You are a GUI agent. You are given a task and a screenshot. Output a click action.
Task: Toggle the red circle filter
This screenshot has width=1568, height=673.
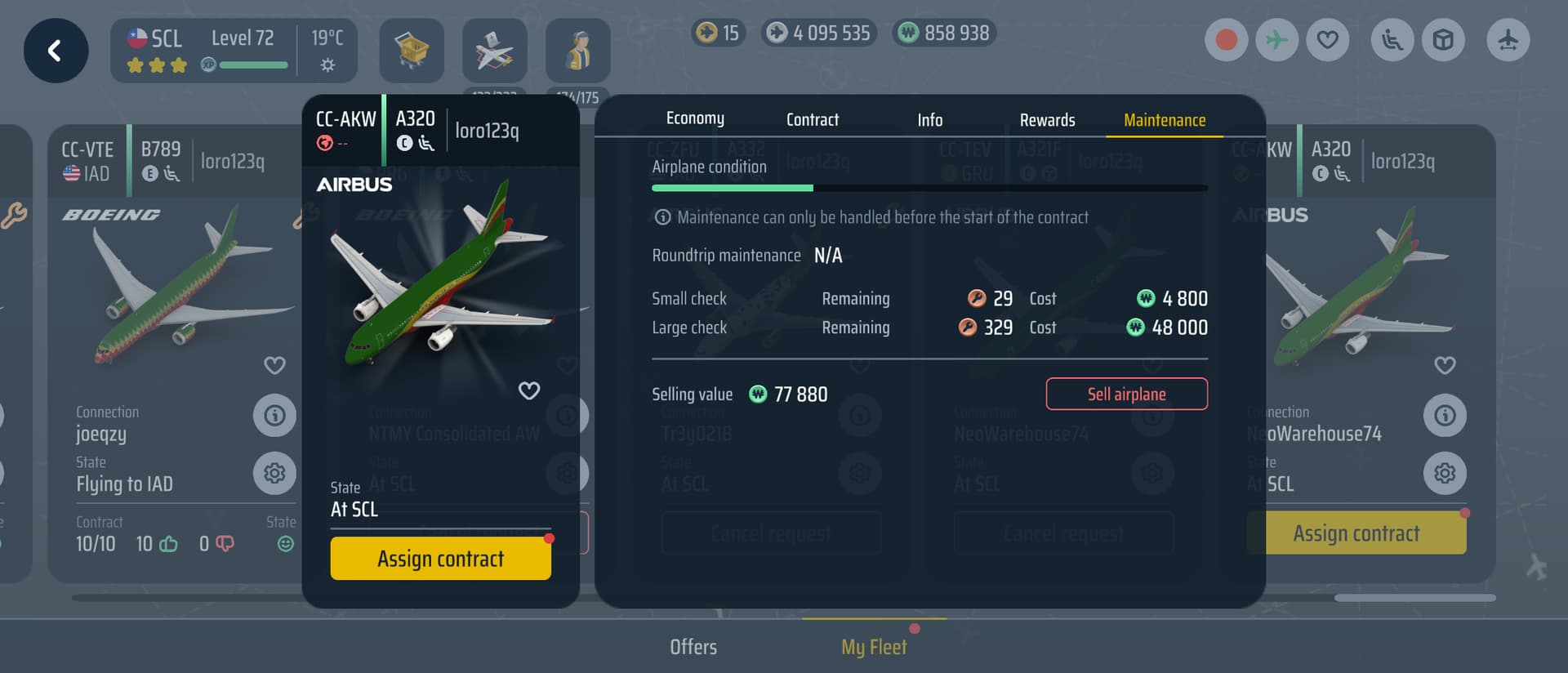(x=1226, y=40)
